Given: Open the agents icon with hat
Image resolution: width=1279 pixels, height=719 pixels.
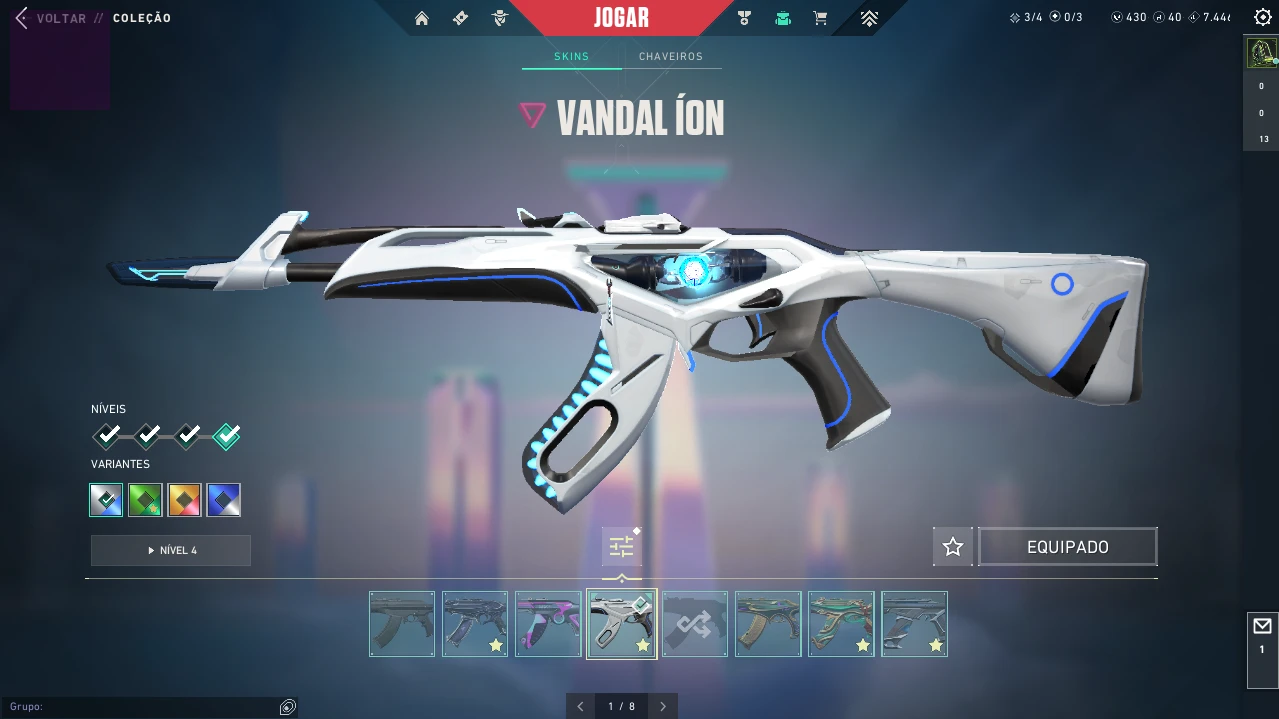Looking at the screenshot, I should 500,18.
